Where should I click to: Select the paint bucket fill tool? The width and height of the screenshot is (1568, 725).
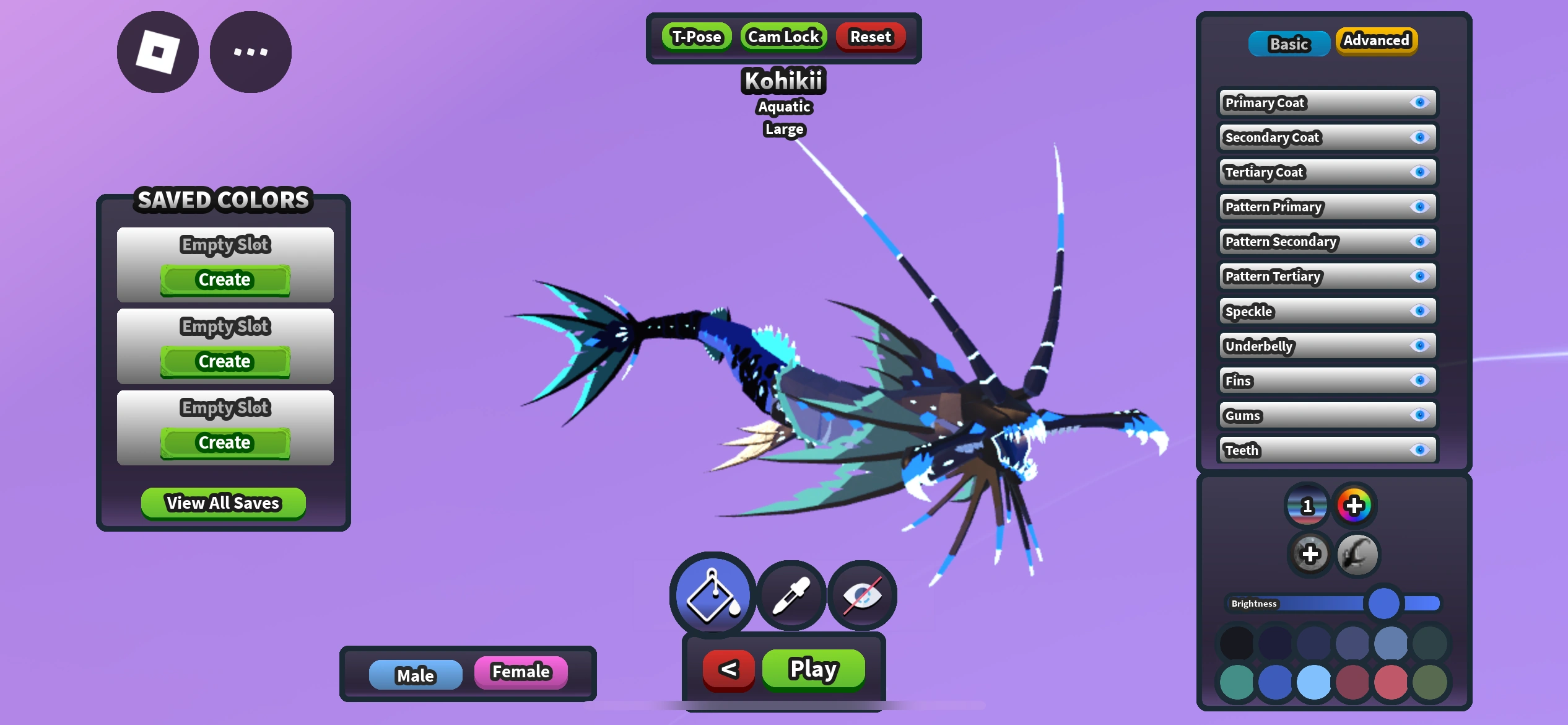(711, 595)
